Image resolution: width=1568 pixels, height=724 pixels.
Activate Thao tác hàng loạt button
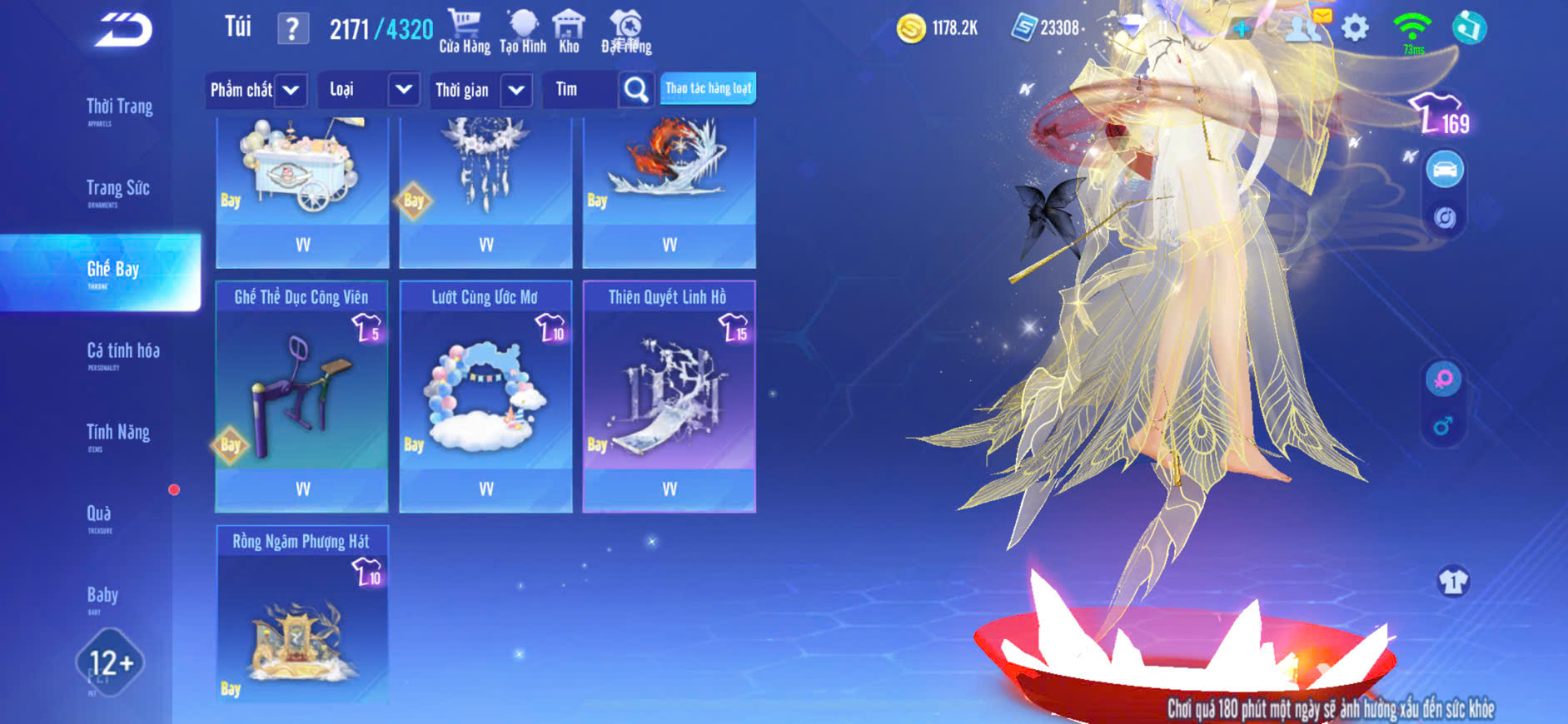point(708,88)
